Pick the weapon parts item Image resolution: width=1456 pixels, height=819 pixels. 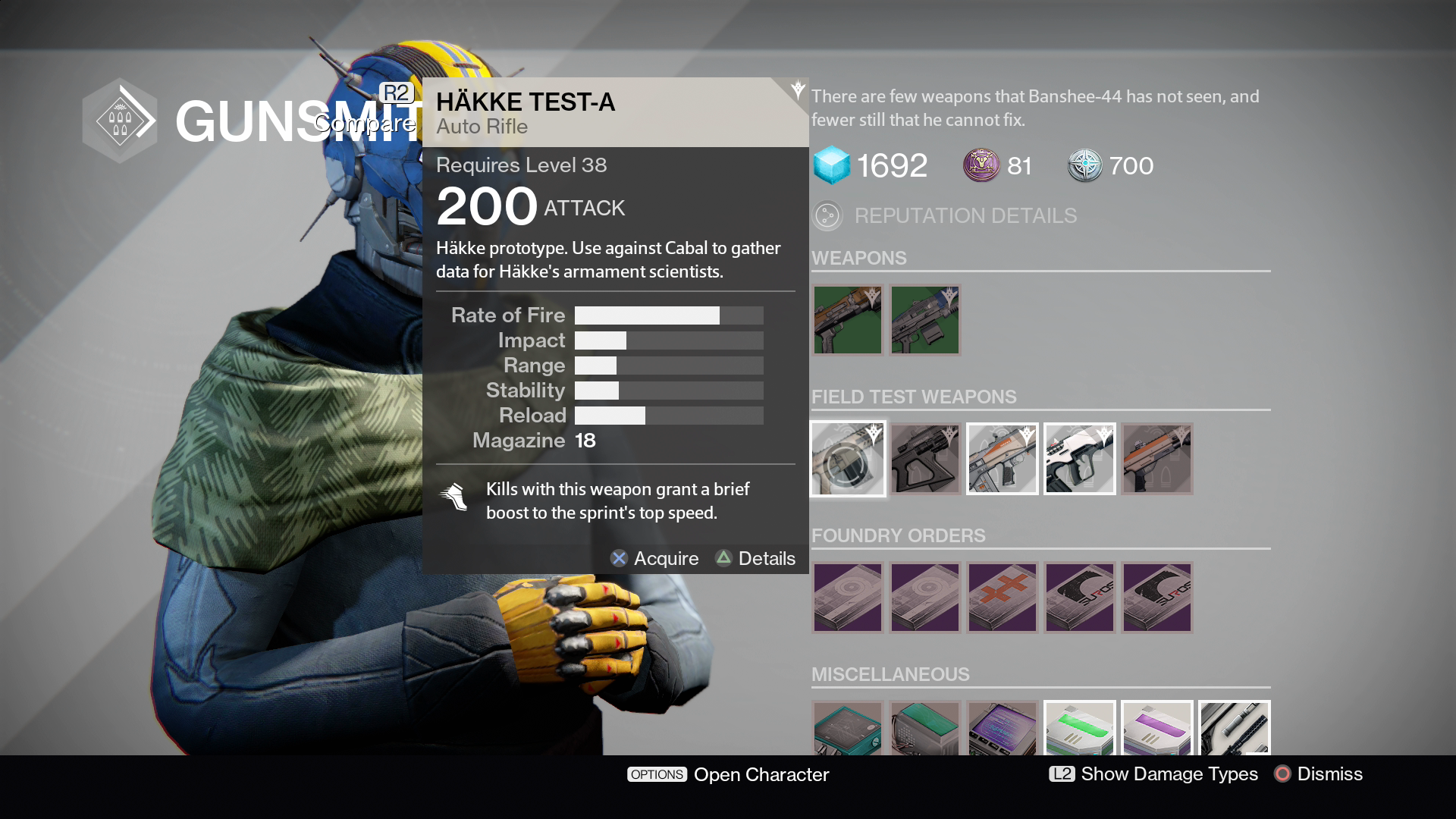[x=1235, y=729]
